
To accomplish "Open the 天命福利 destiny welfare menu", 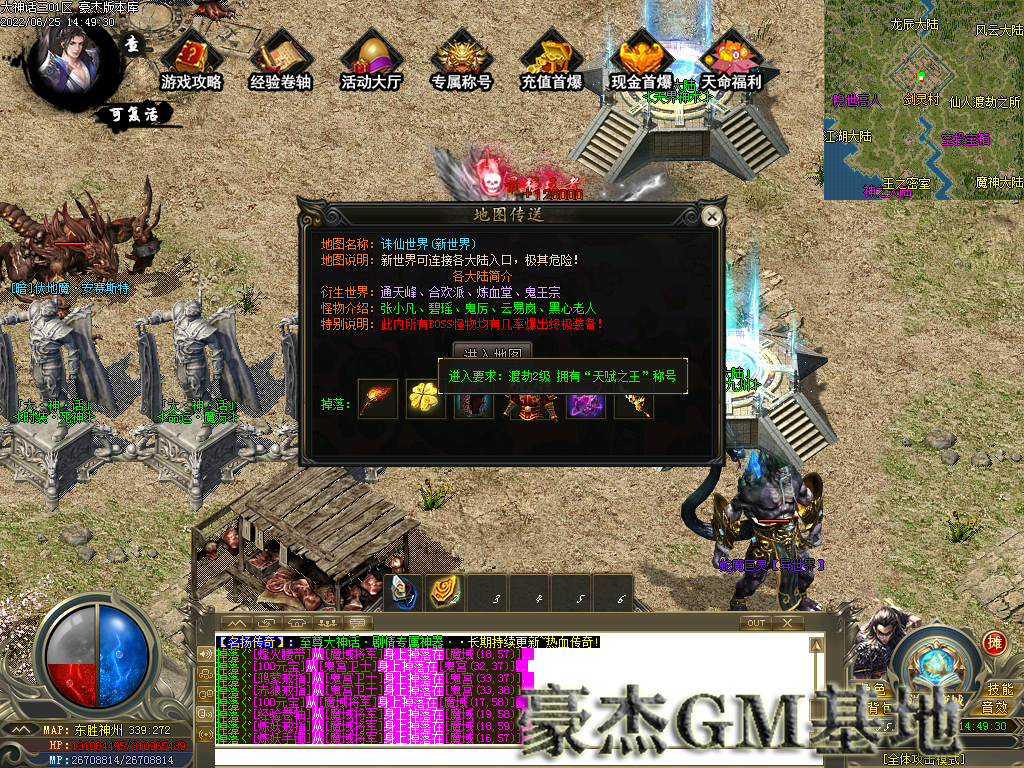I will 731,62.
